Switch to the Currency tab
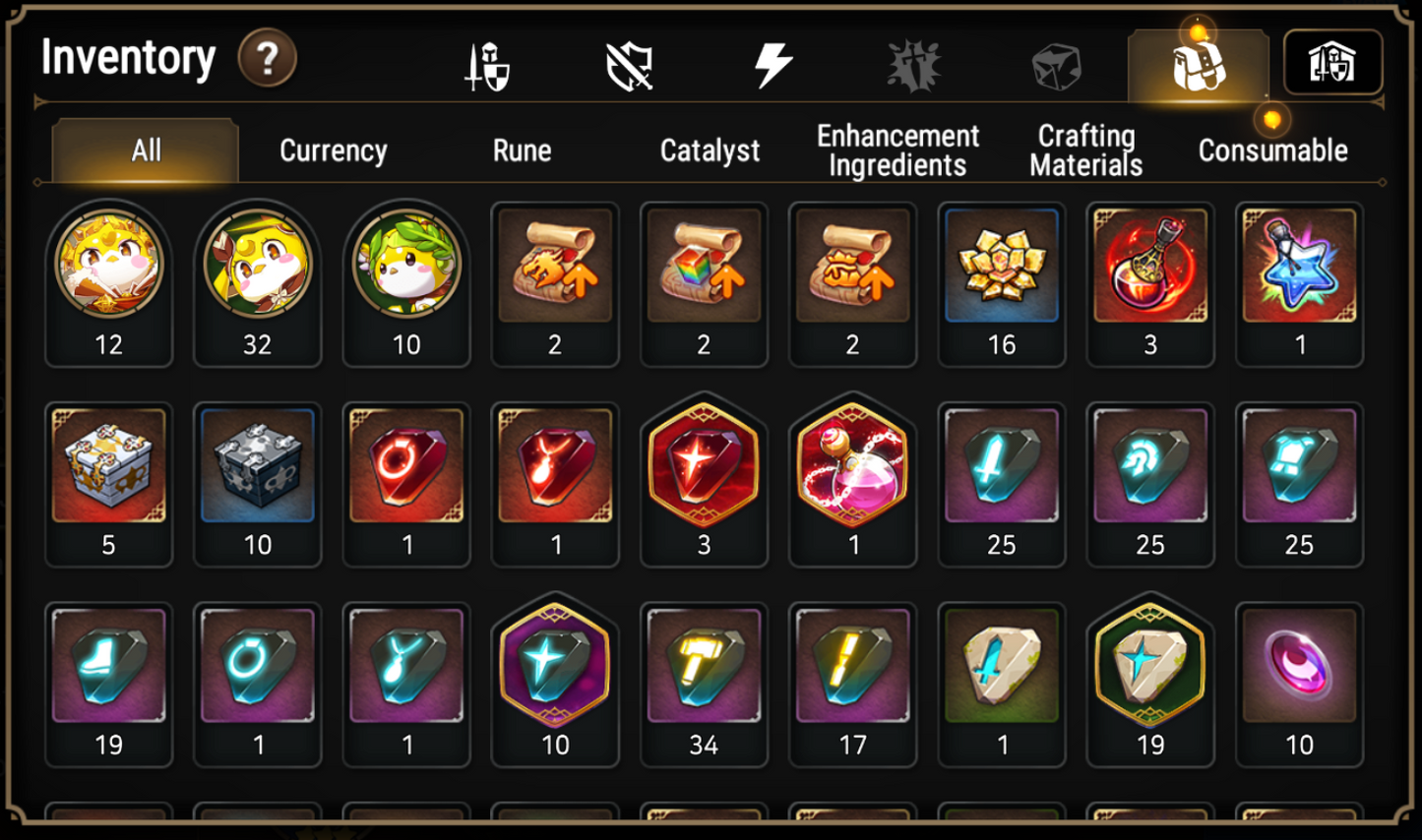Viewport: 1422px width, 840px height. click(x=333, y=151)
